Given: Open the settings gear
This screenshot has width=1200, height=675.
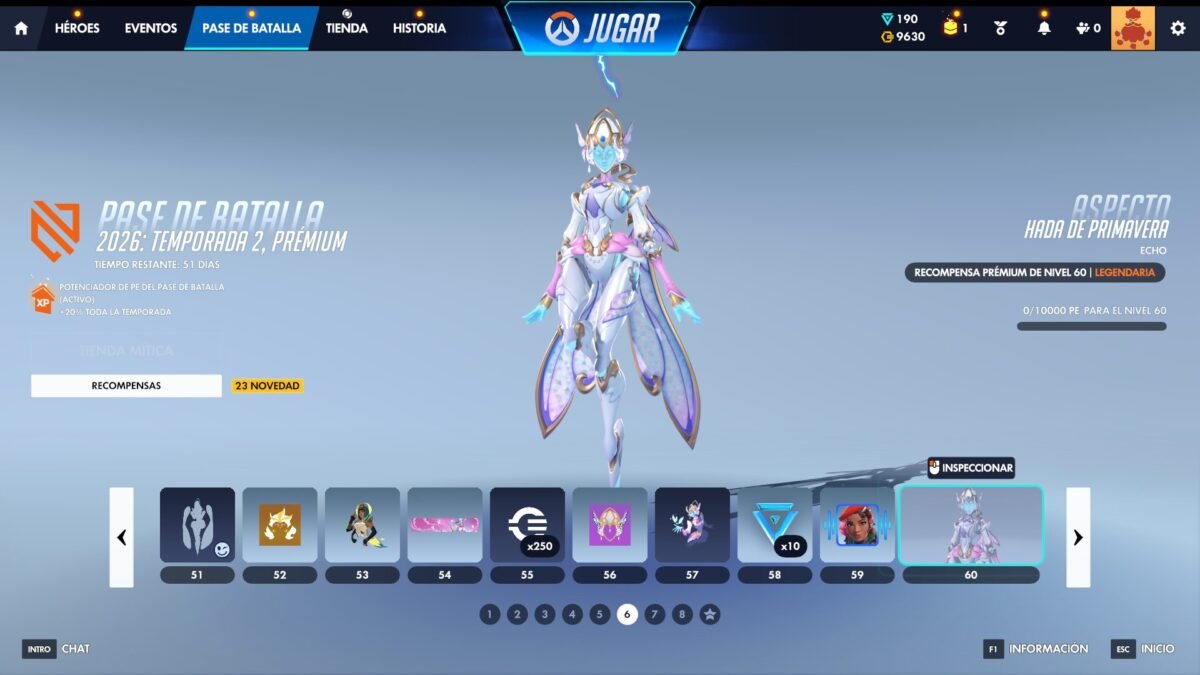Looking at the screenshot, I should click(x=1178, y=28).
